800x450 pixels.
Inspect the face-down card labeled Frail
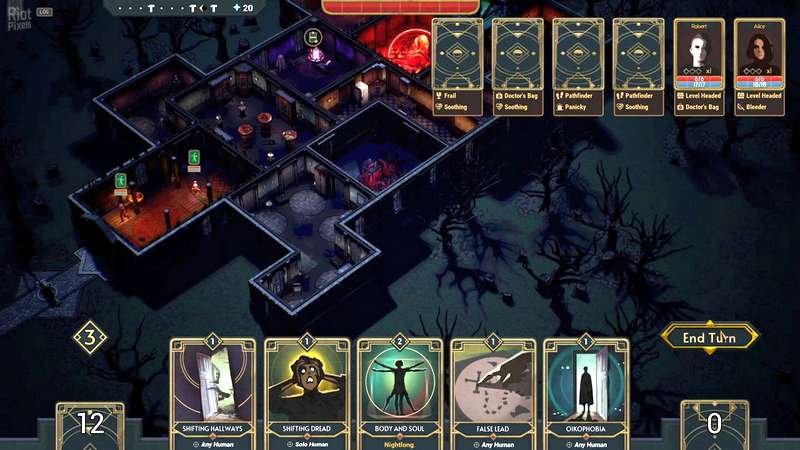tap(458, 66)
